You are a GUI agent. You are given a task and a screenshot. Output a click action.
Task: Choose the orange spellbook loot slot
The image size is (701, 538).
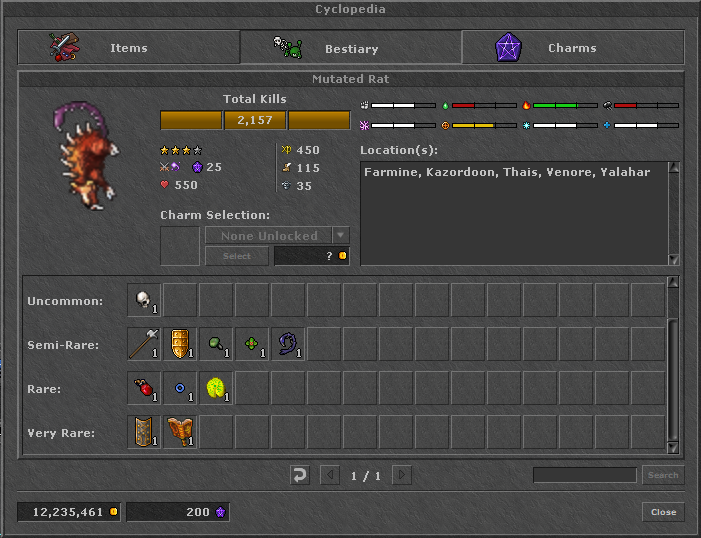(180, 433)
